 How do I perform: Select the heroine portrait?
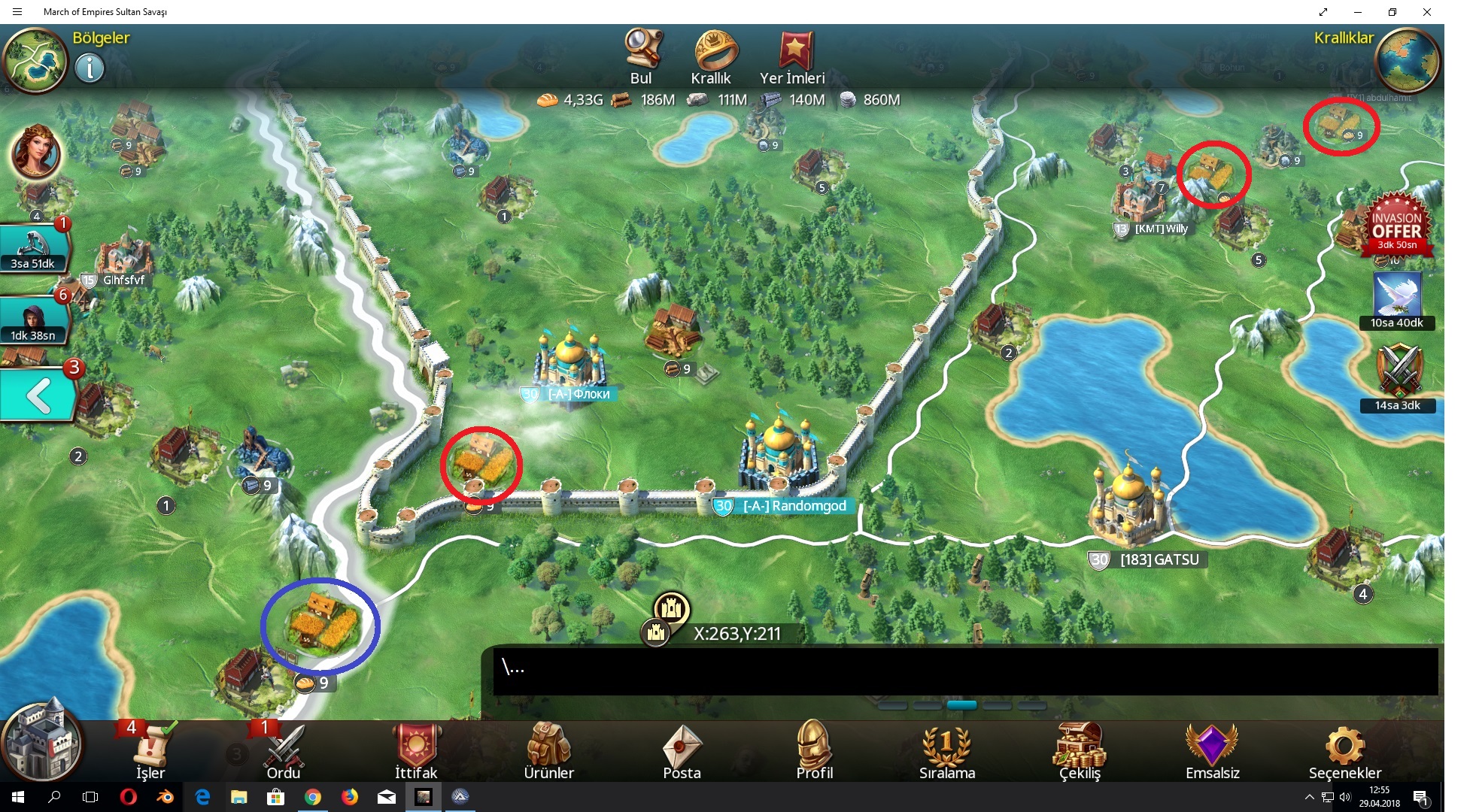(35, 152)
